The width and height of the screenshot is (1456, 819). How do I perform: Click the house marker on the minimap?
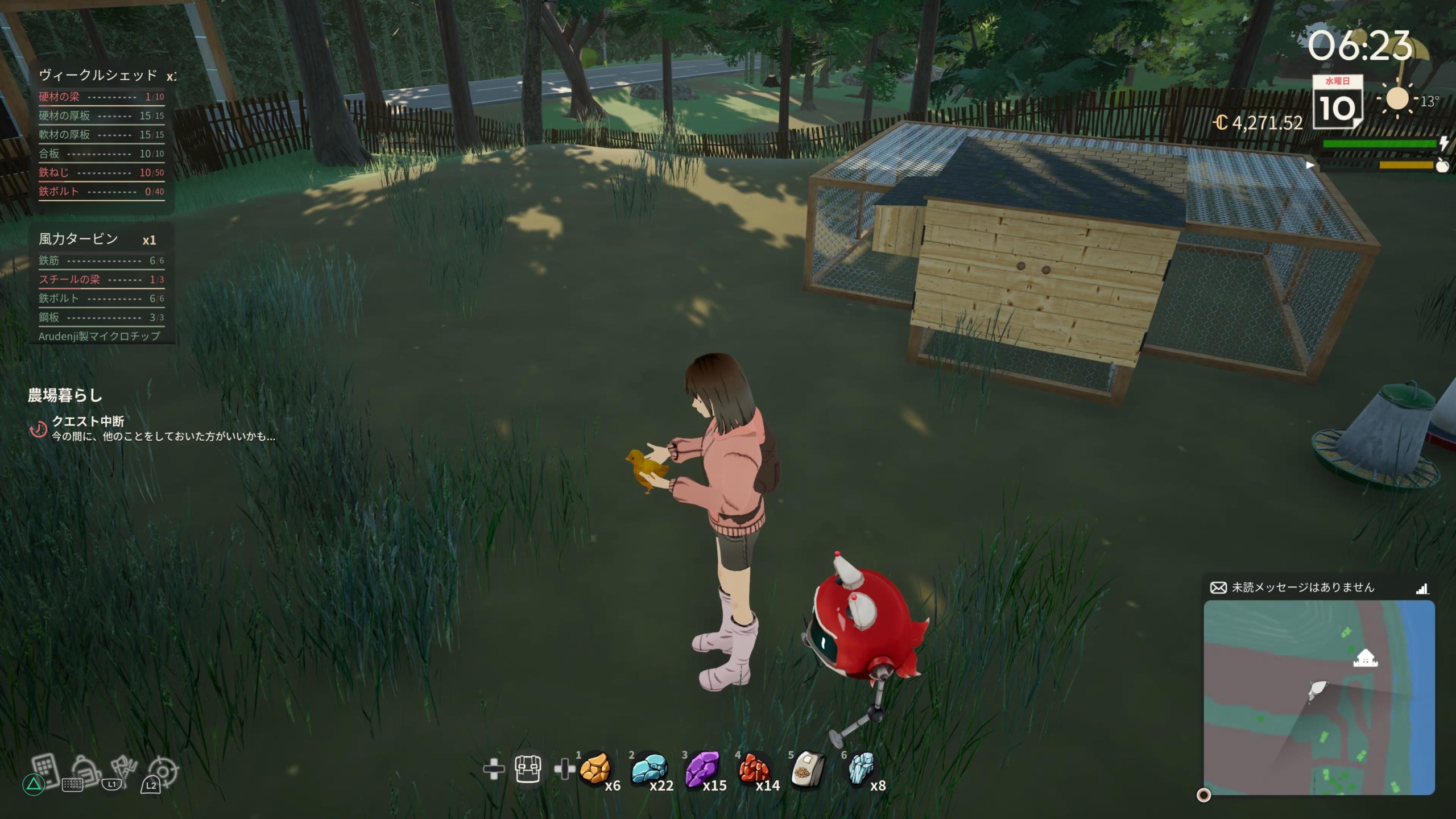1363,659
